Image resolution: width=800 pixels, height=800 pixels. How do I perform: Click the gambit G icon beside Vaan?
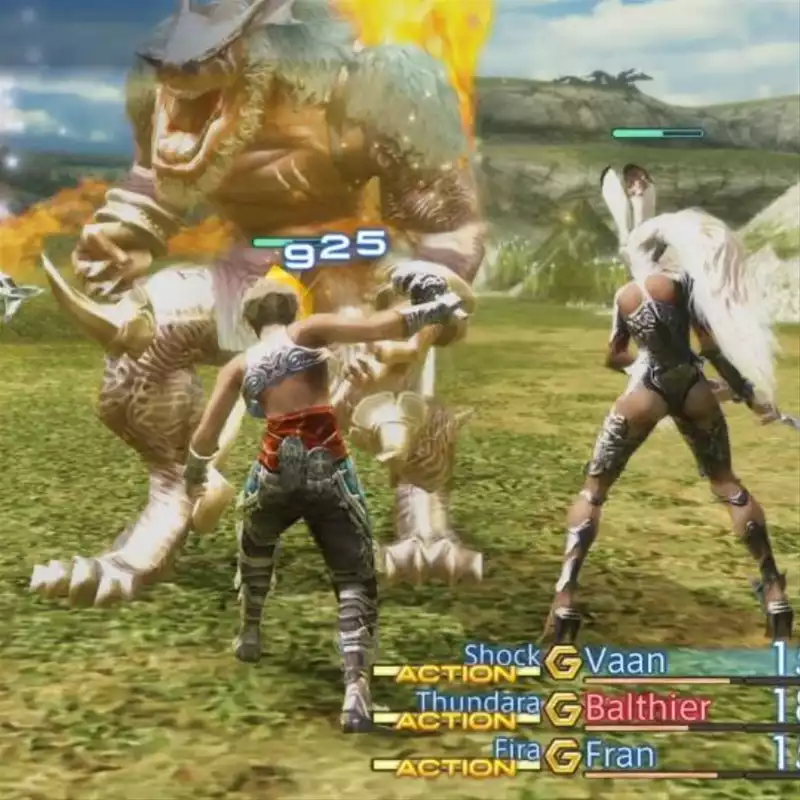coord(563,662)
